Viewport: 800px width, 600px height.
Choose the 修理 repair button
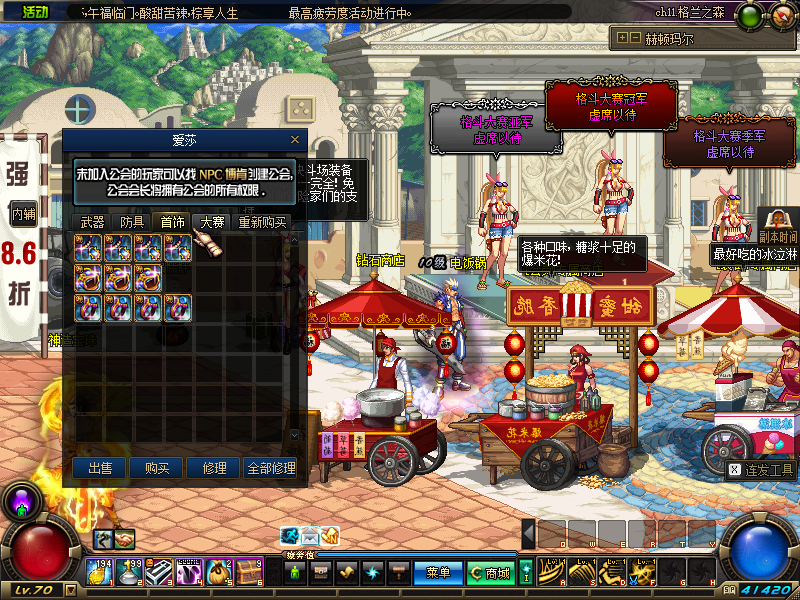pos(214,468)
